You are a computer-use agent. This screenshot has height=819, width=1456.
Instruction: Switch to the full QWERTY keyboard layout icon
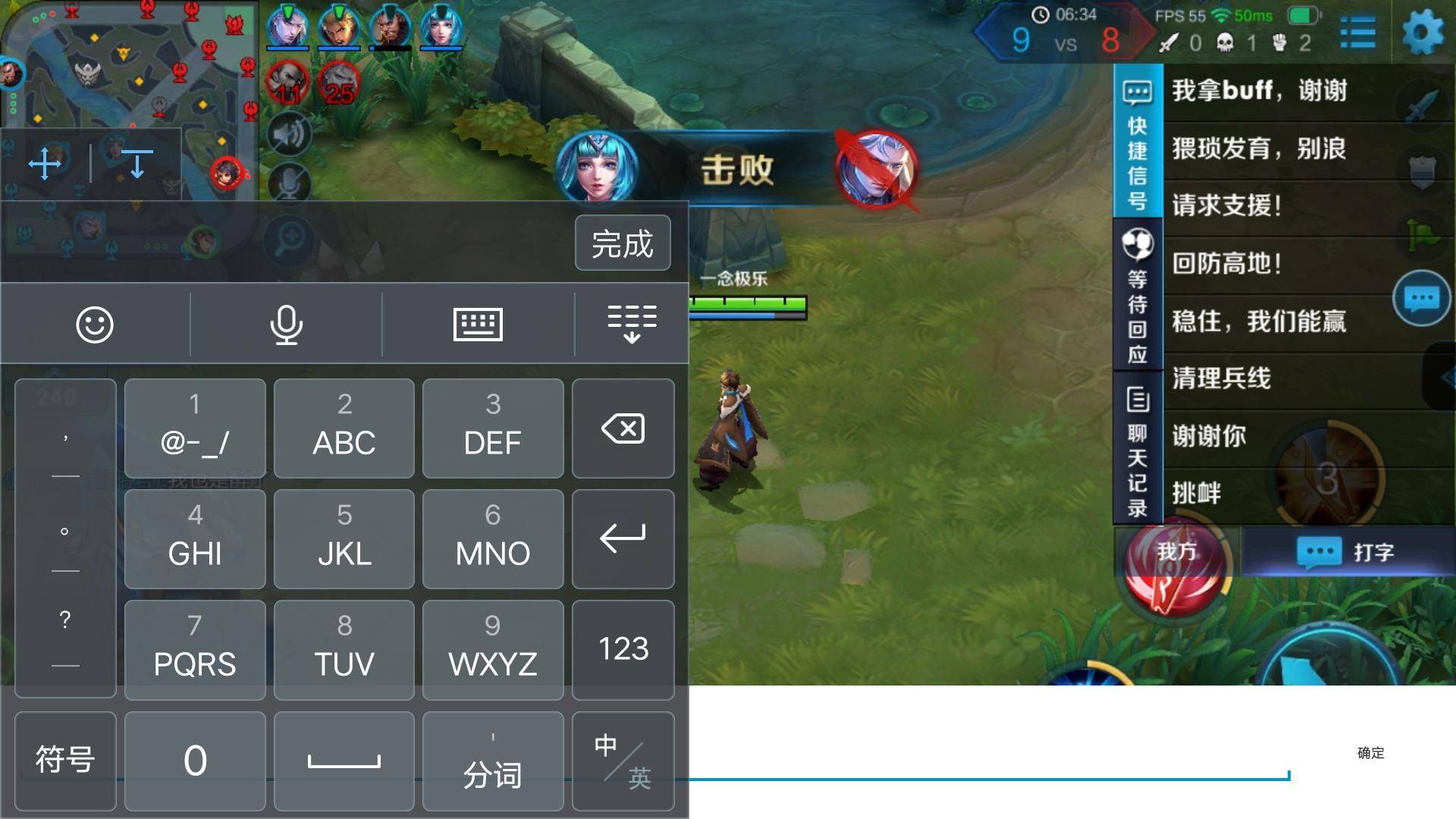click(x=479, y=324)
